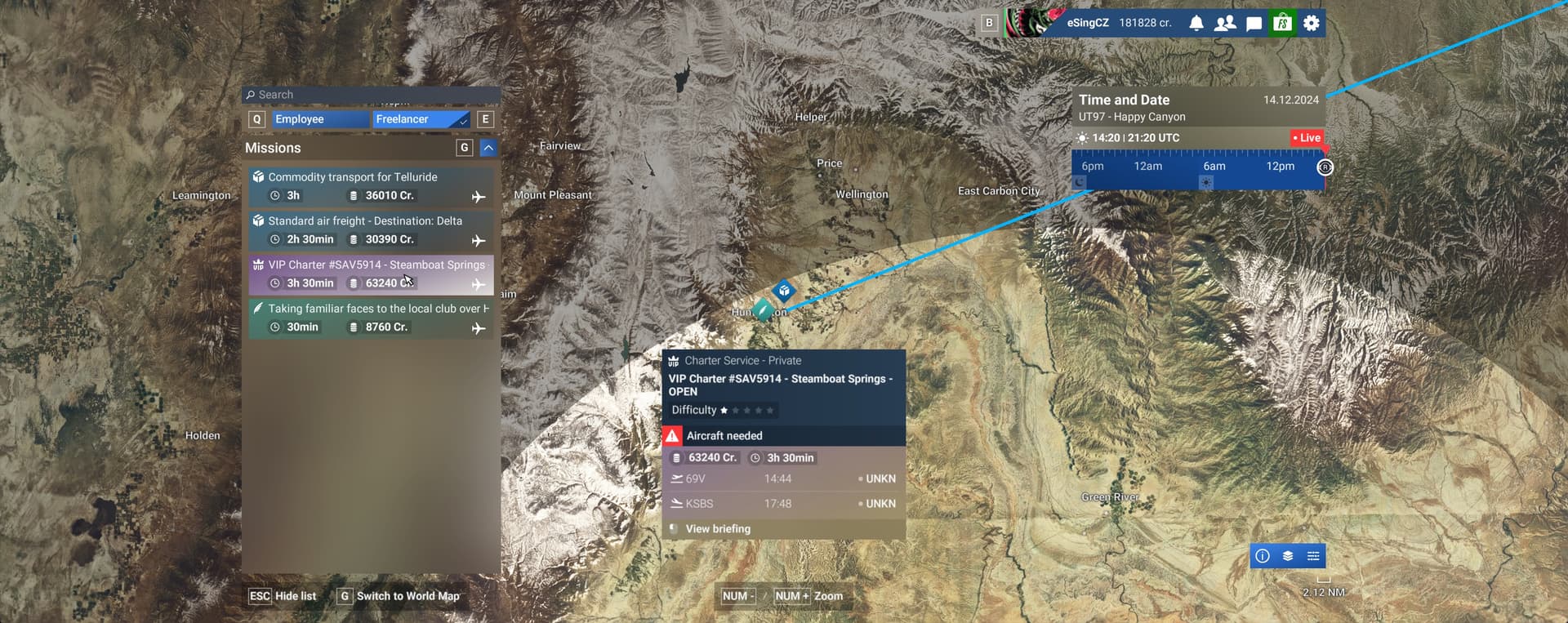This screenshot has width=1568, height=623.
Task: Open the FS in-game shop icon
Action: pos(1282,23)
